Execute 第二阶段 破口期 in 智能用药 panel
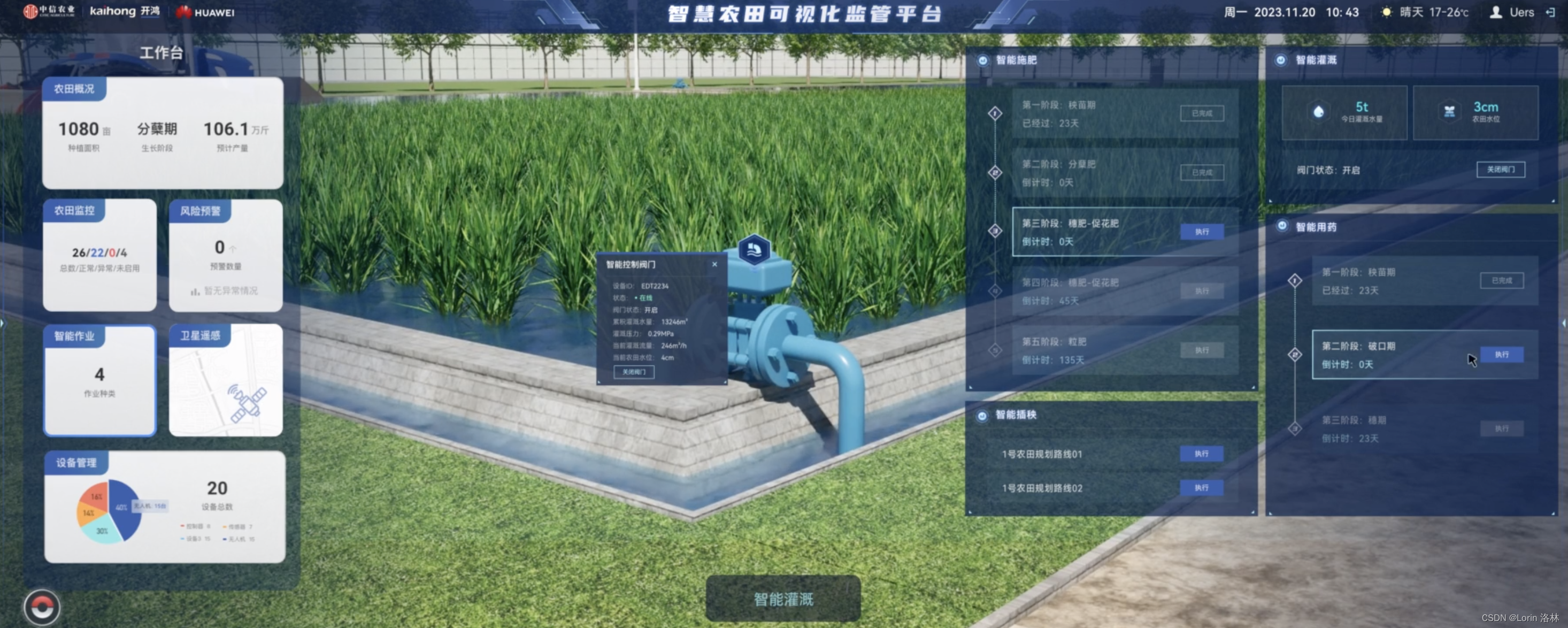The width and height of the screenshot is (1568, 628). (x=1501, y=355)
